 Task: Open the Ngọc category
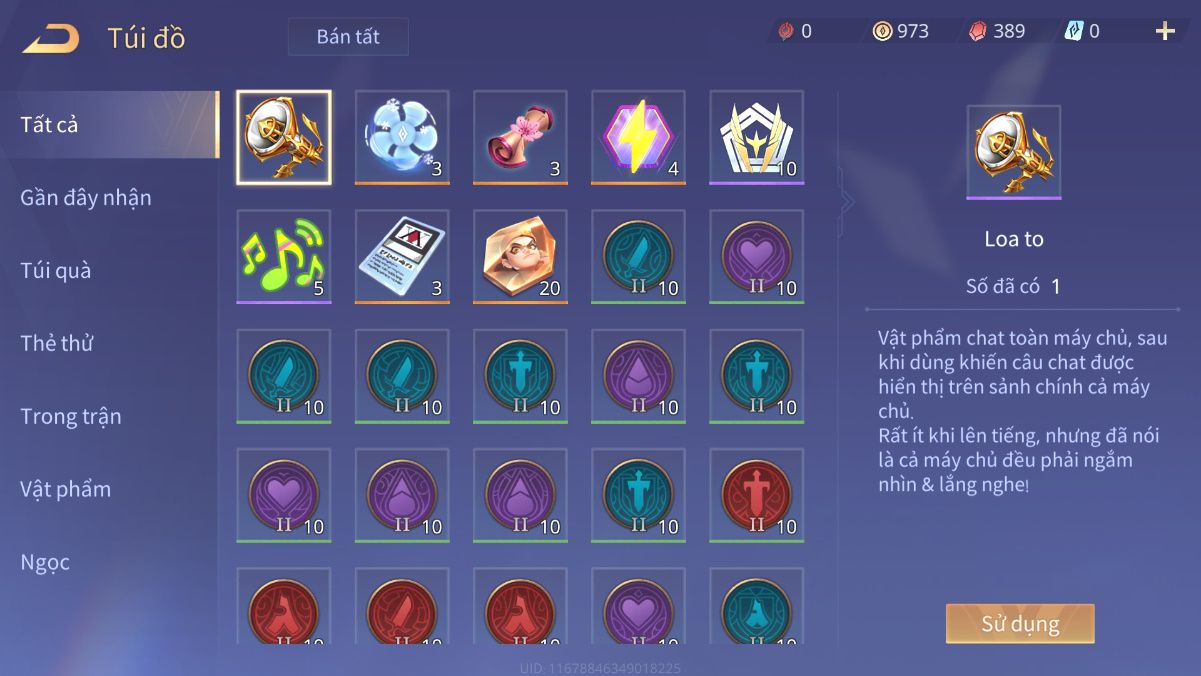tap(46, 563)
